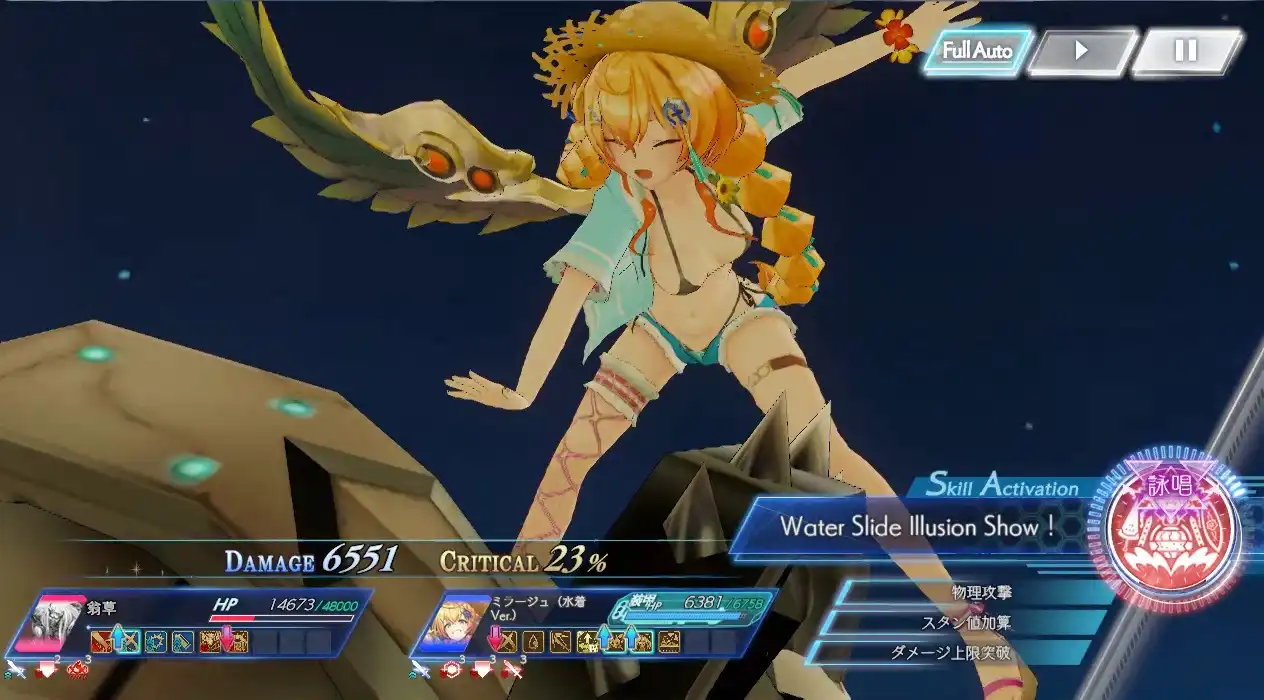This screenshot has width=1264, height=700.
Task: Tap the Water Slide Illusion Show banner
Action: coord(918,527)
